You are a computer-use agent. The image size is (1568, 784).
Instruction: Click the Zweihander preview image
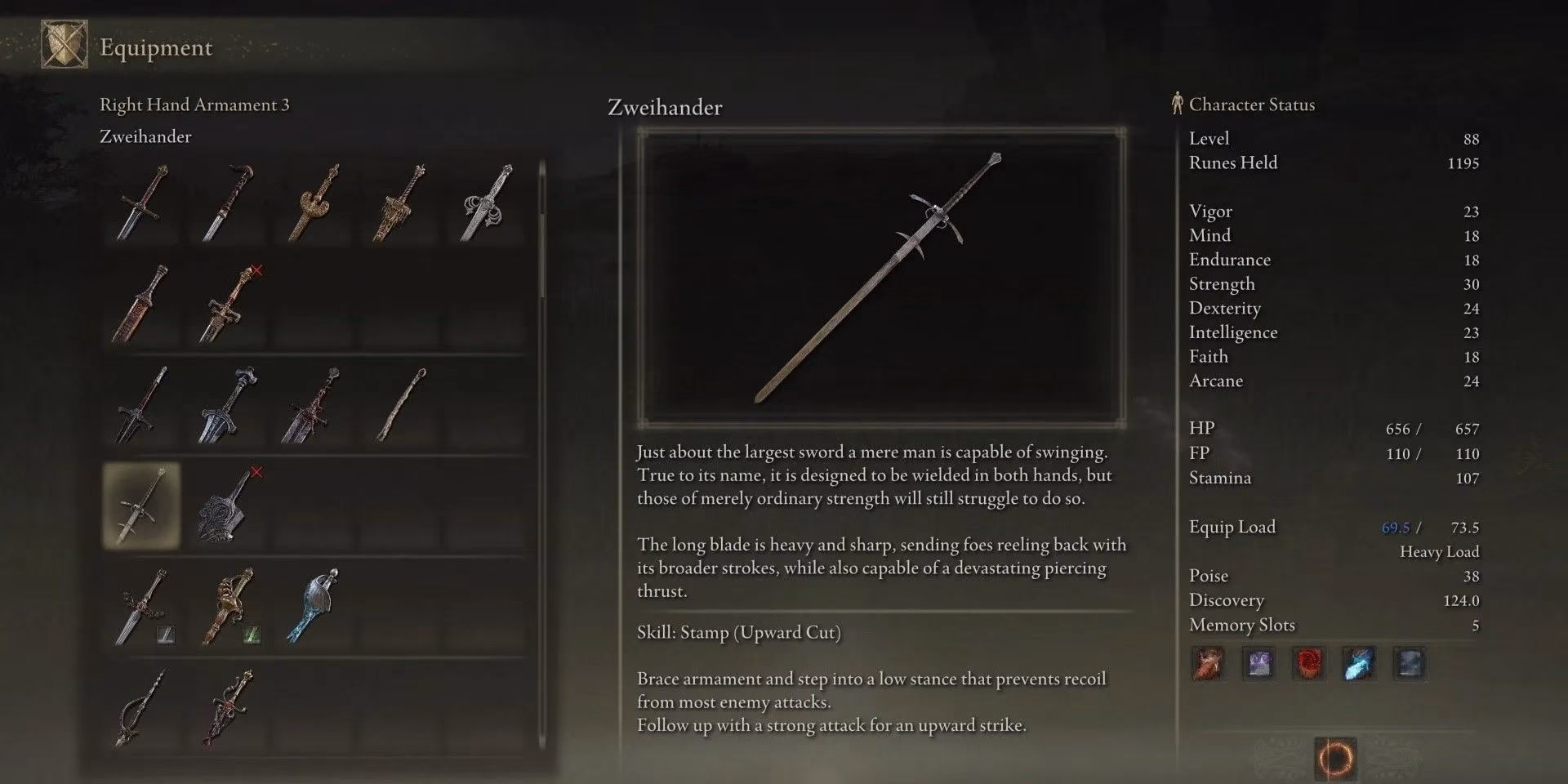pos(882,274)
